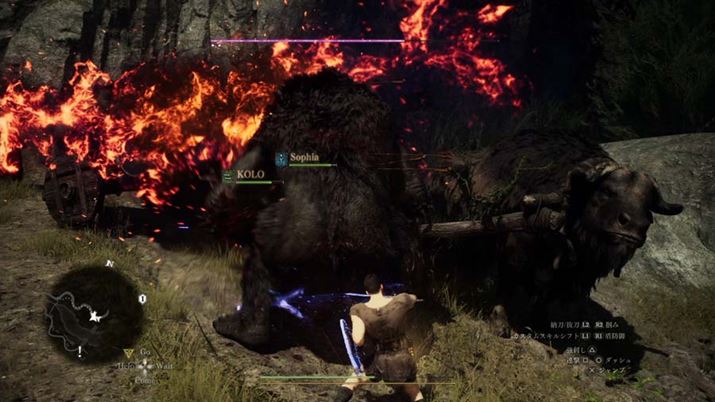Issue the Come pawn command
Viewport: 715px width, 402px height.
coord(145,381)
